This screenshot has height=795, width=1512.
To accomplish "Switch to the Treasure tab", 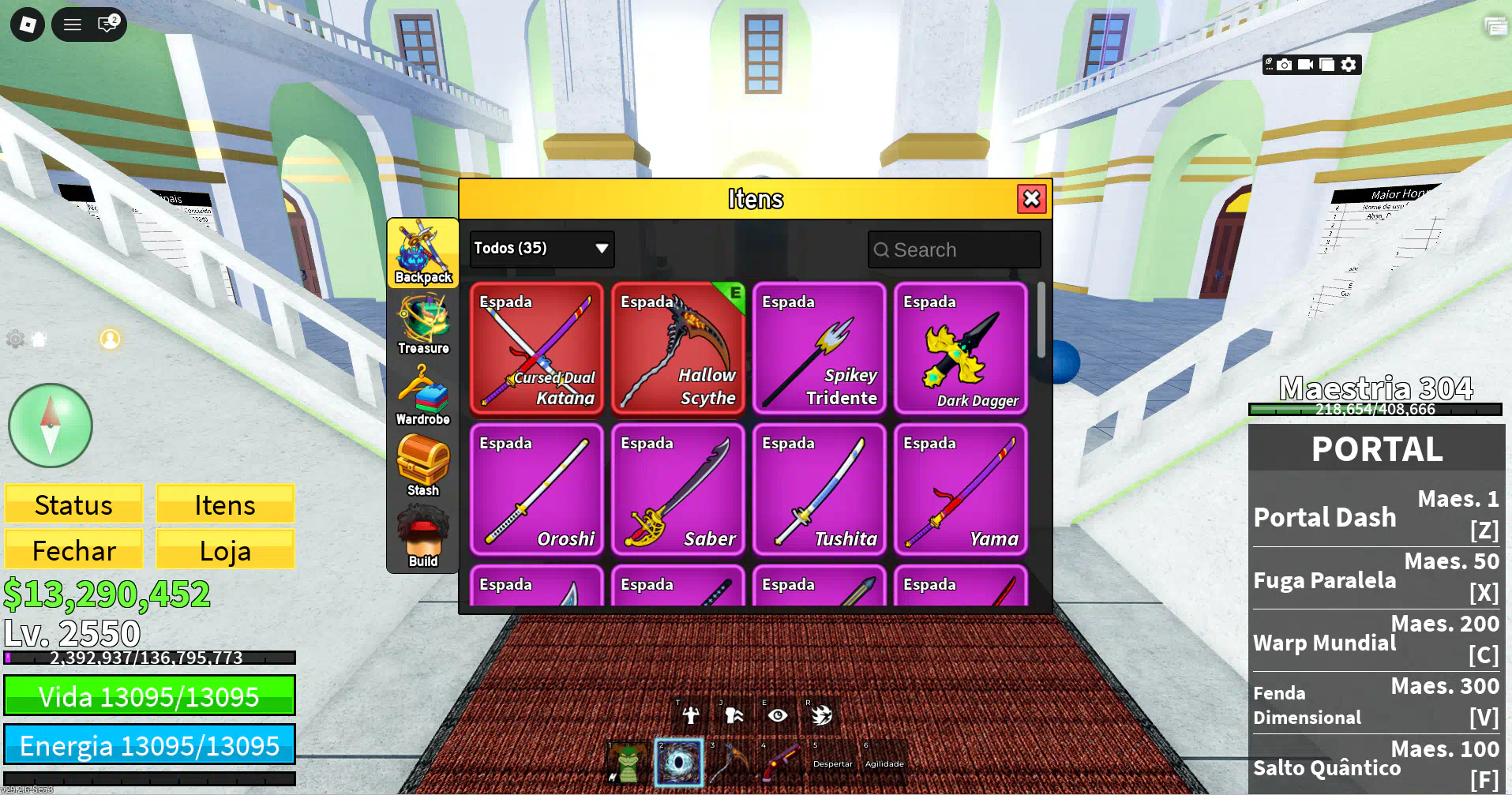I will coord(423,324).
